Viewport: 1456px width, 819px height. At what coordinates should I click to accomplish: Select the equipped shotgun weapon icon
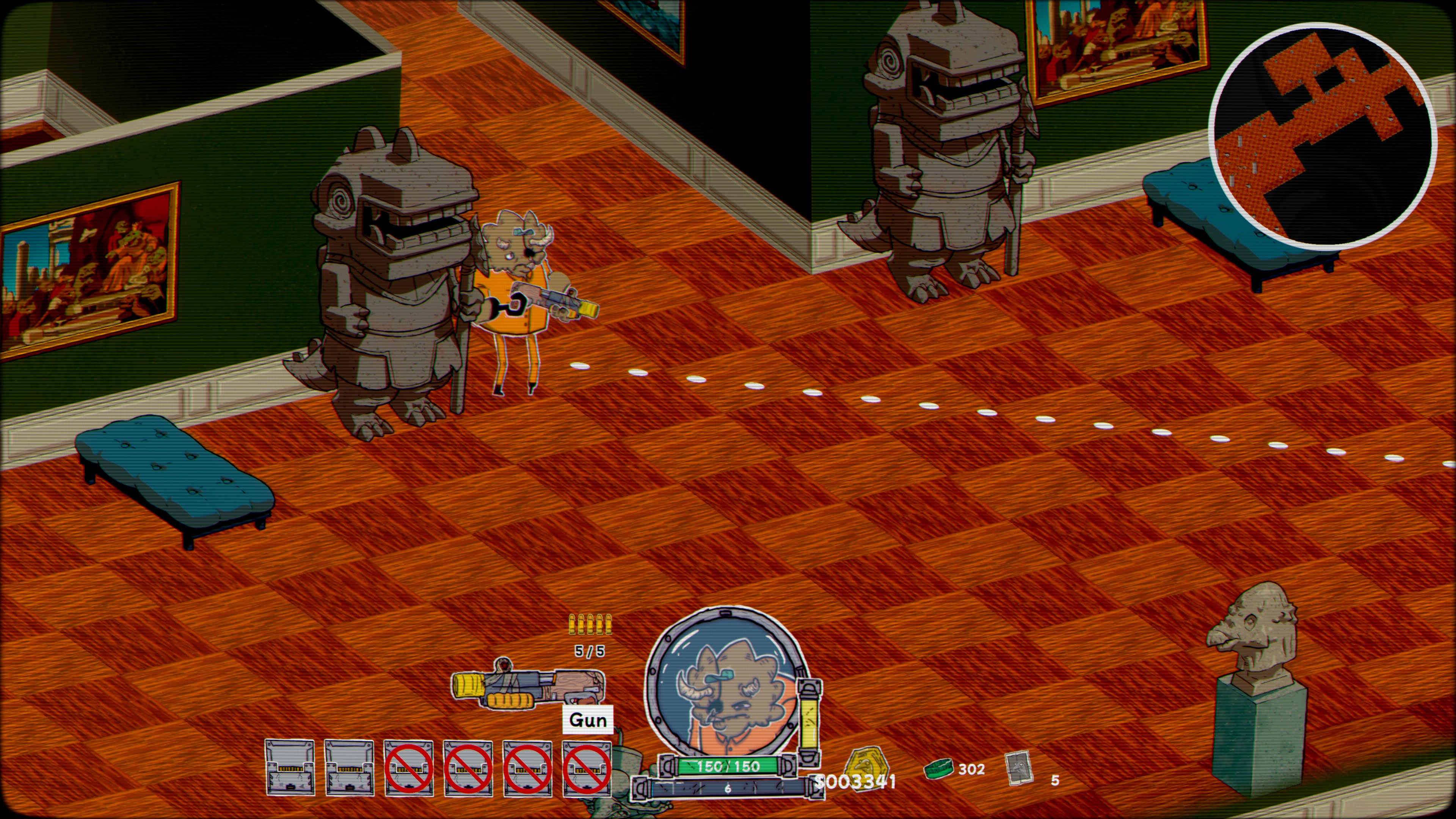point(527,687)
